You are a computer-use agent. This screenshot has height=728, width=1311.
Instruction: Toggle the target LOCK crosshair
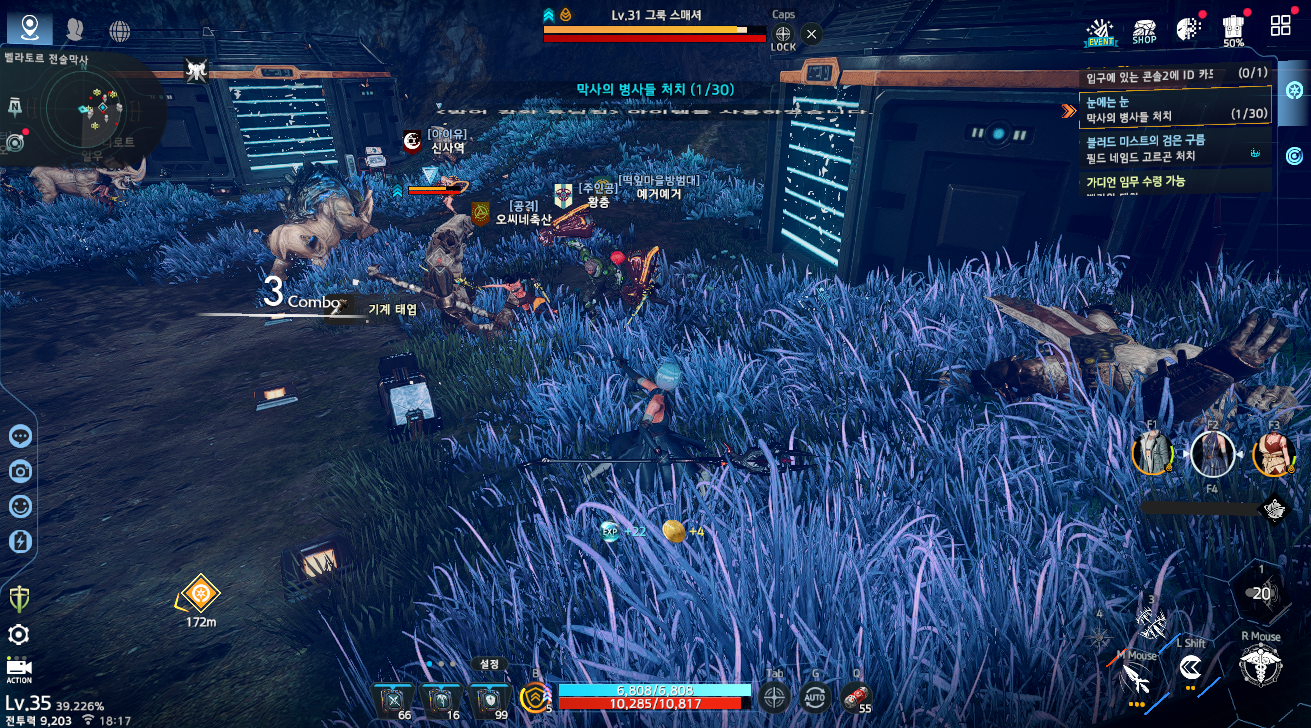point(783,38)
